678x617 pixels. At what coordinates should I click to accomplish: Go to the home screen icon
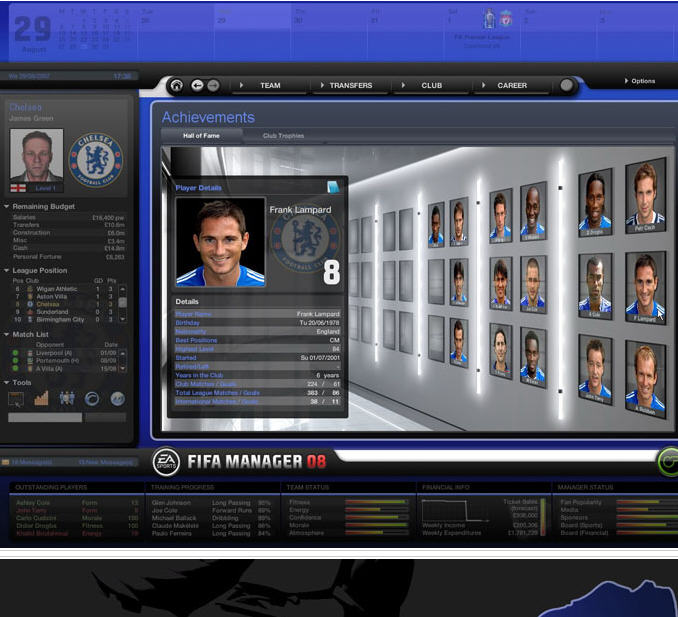point(177,86)
